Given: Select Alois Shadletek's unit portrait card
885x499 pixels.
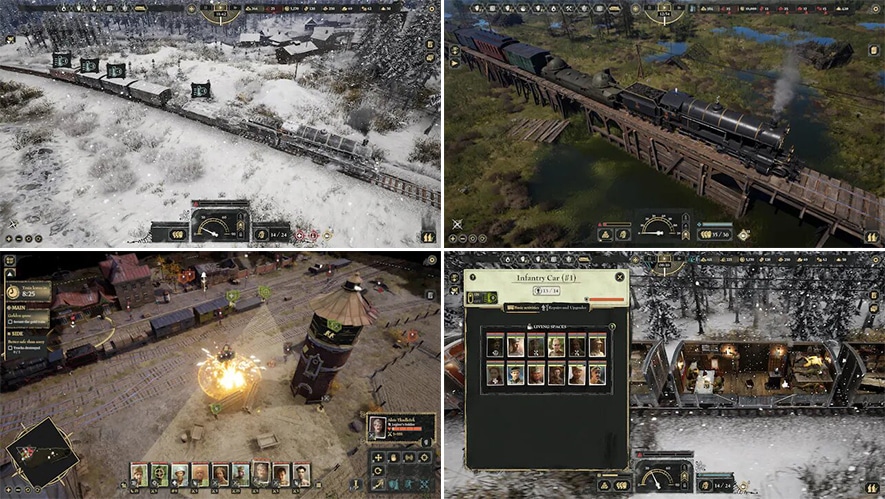Looking at the screenshot, I should (399, 428).
